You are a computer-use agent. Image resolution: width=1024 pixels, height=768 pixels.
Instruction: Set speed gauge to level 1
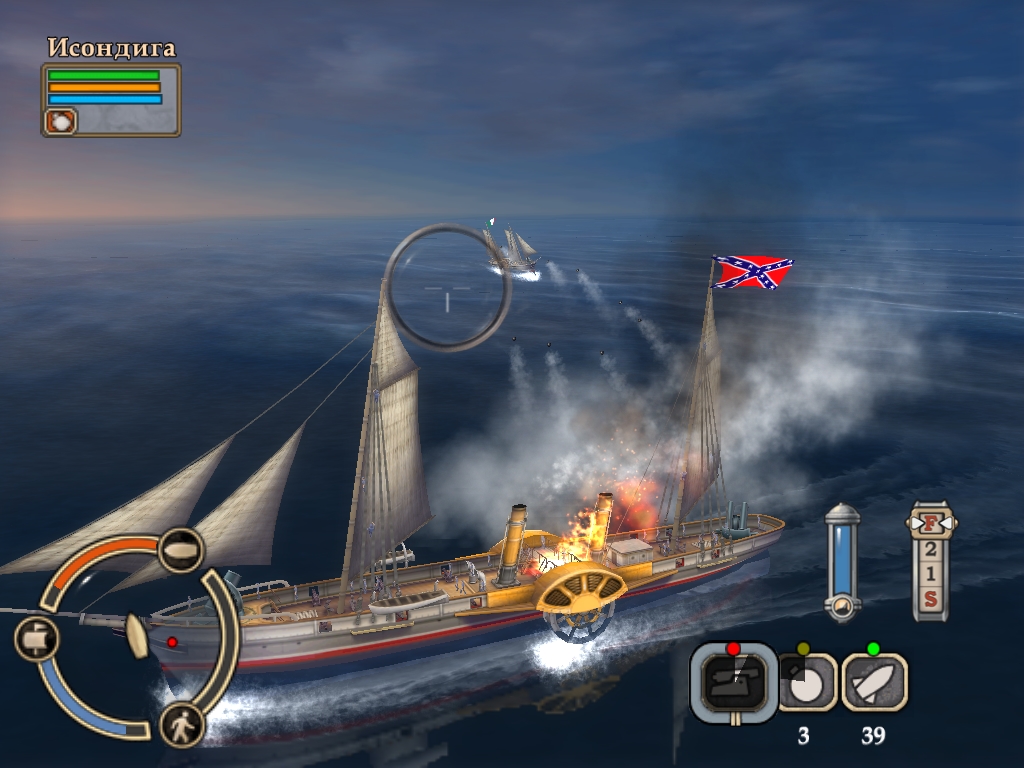[930, 574]
